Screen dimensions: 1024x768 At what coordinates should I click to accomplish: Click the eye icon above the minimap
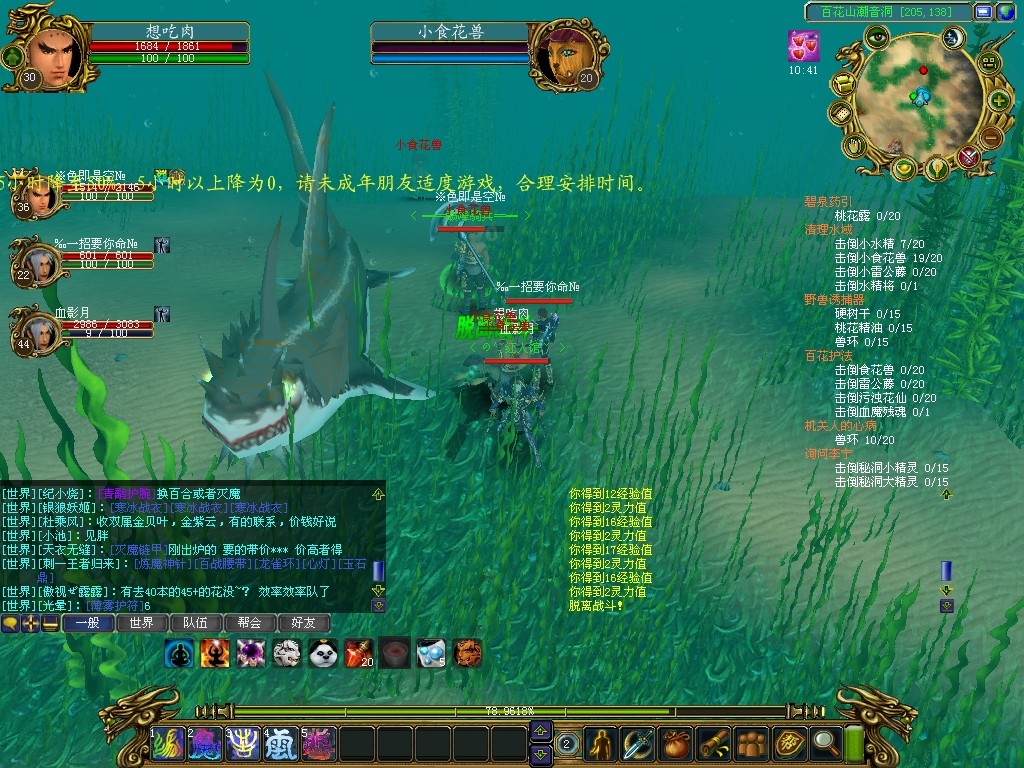[877, 38]
